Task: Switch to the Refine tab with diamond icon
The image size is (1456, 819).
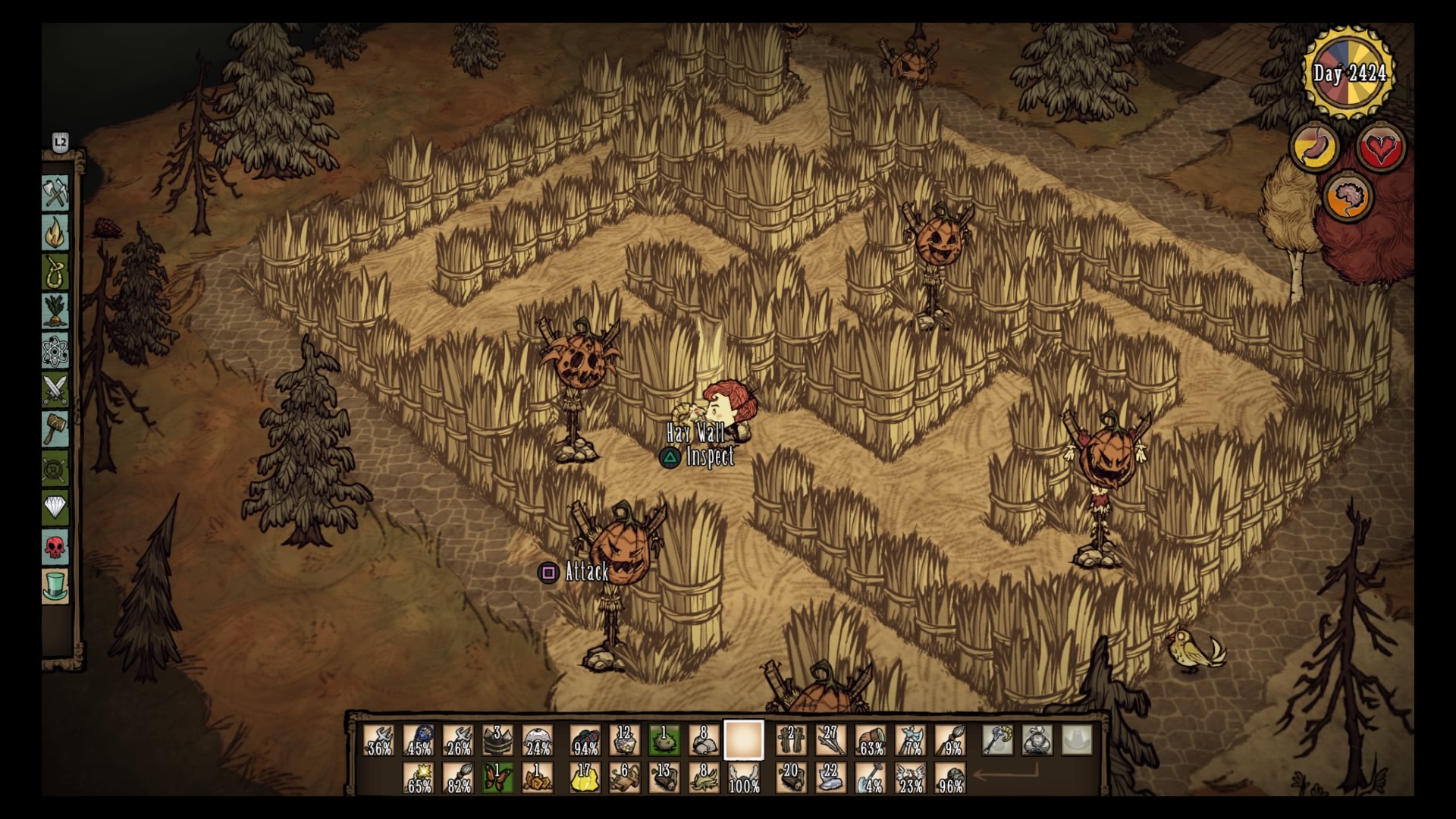Action: (55, 507)
